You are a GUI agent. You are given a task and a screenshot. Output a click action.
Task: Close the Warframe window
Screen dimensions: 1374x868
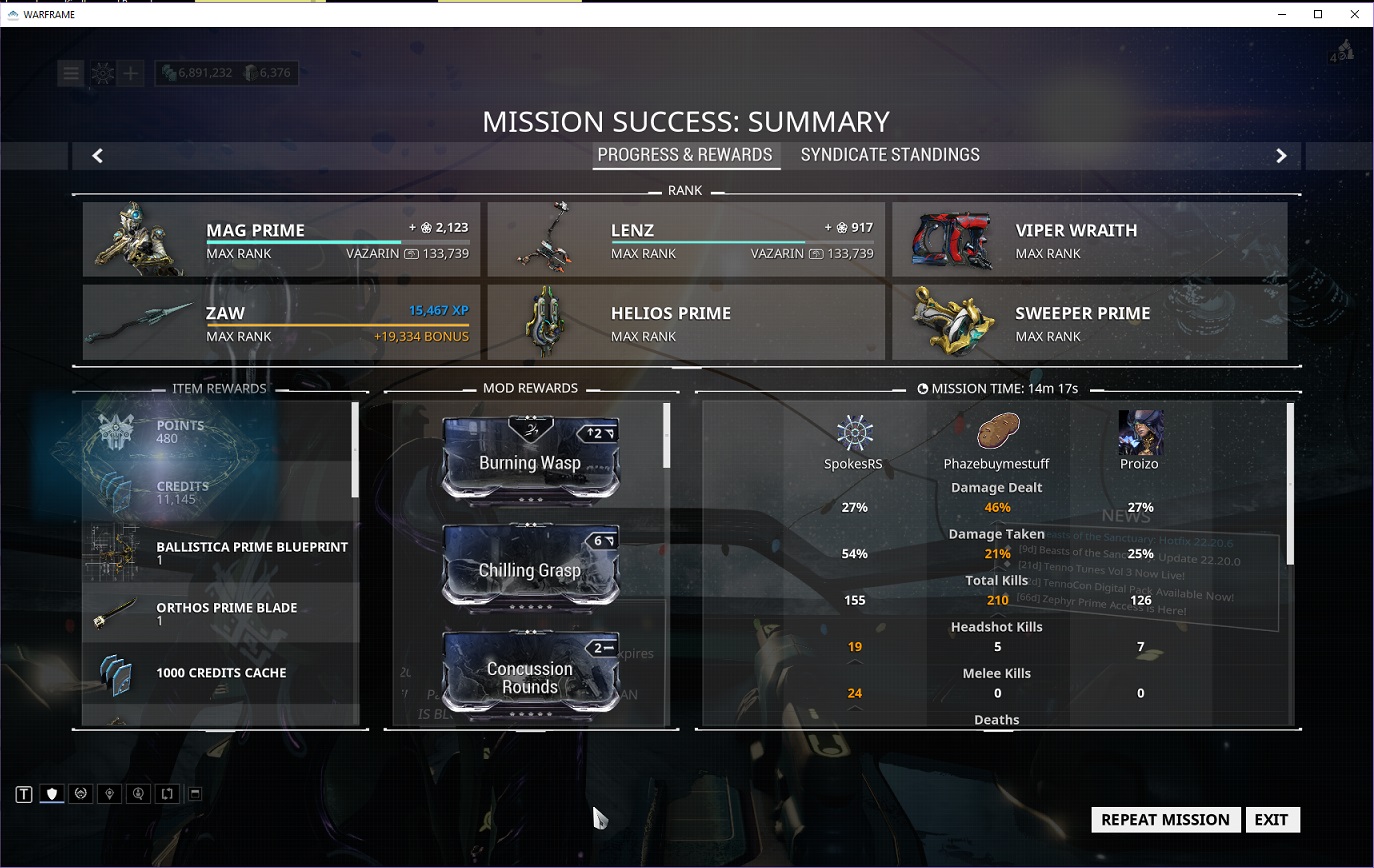pos(1355,14)
